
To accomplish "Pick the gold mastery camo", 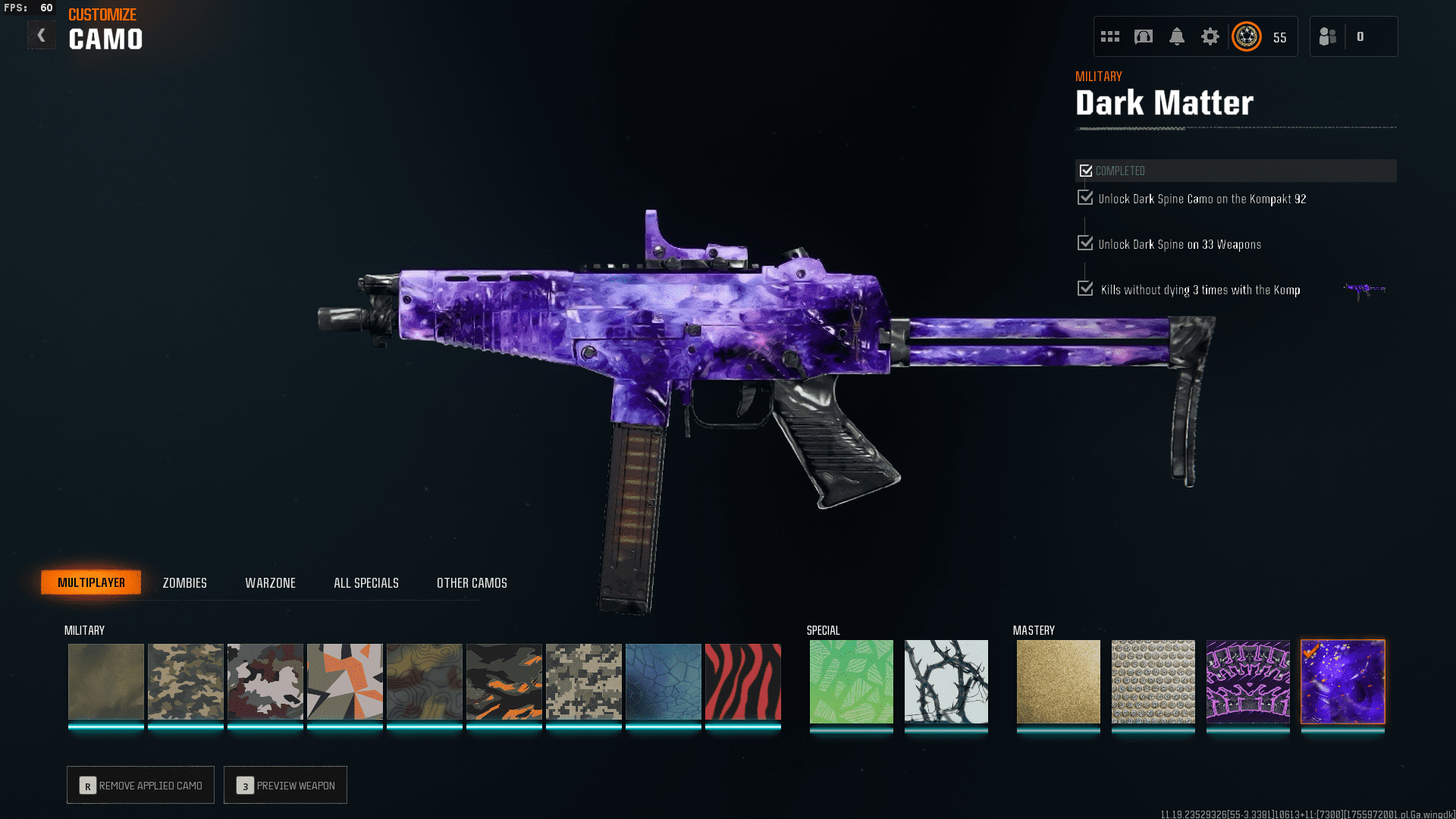I will [1058, 681].
